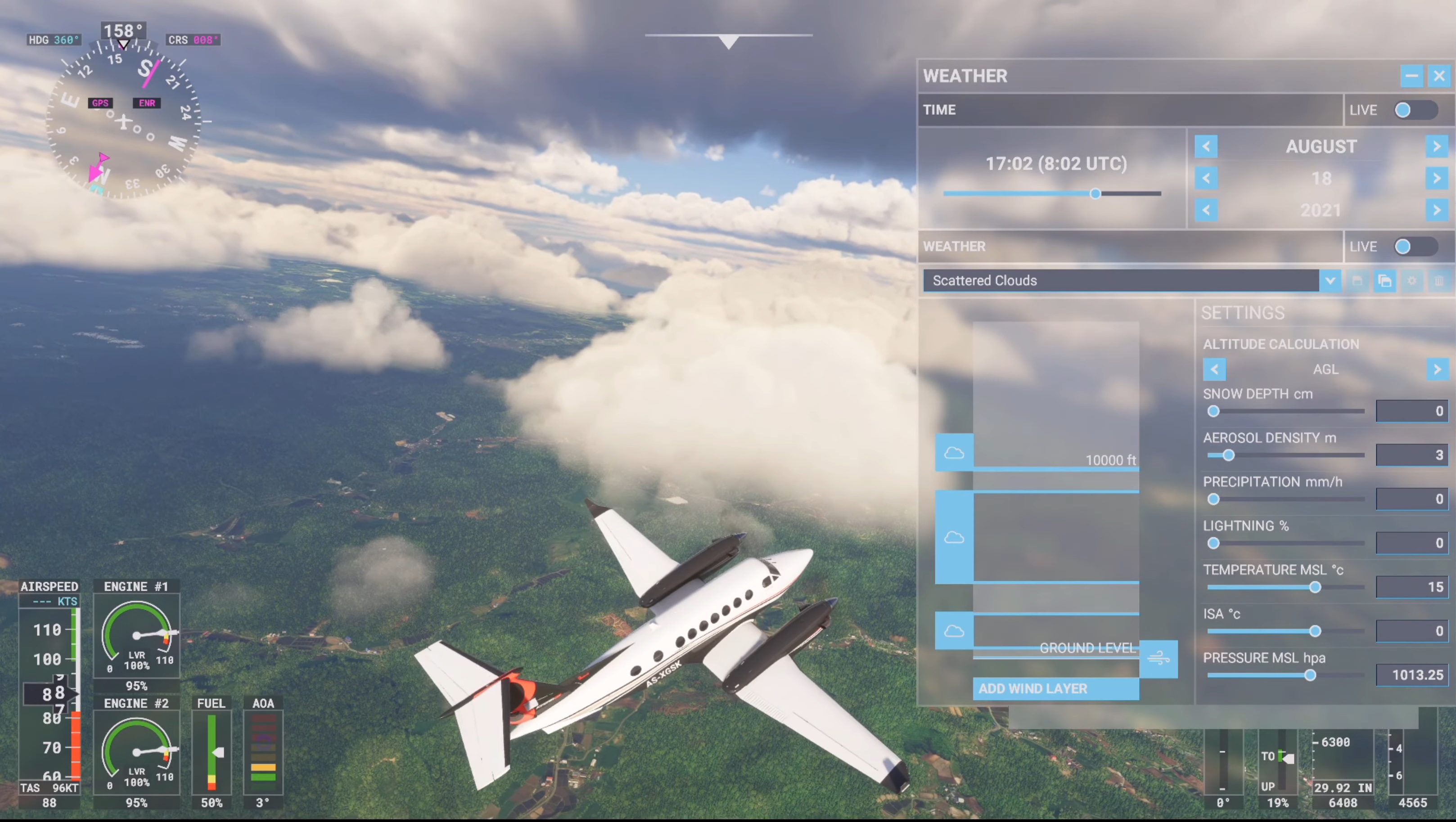1456x822 pixels.
Task: Click the Temperature MSL value field
Action: tap(1411, 587)
